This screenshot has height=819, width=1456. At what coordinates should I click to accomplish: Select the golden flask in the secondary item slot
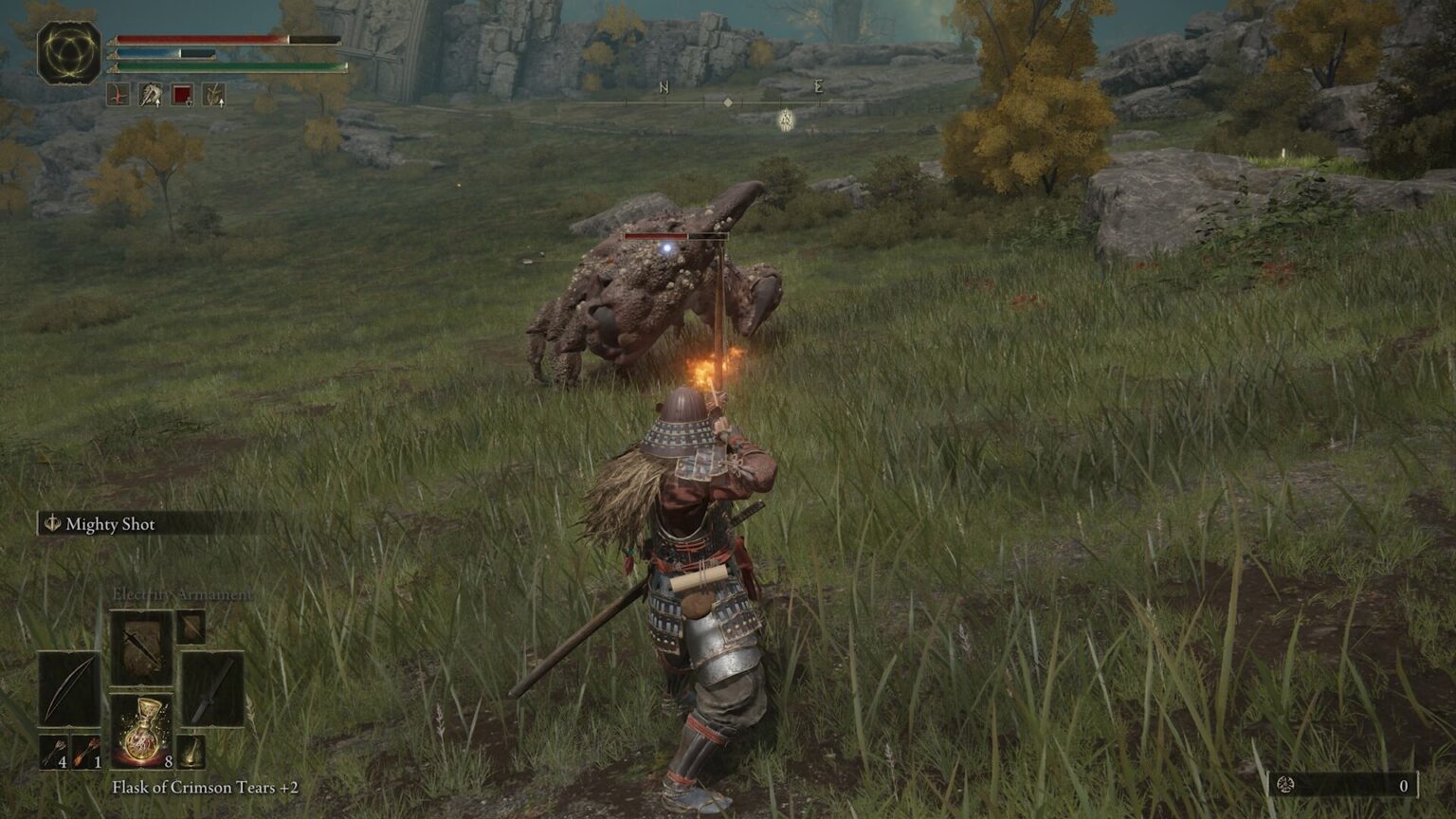pyautogui.click(x=191, y=753)
